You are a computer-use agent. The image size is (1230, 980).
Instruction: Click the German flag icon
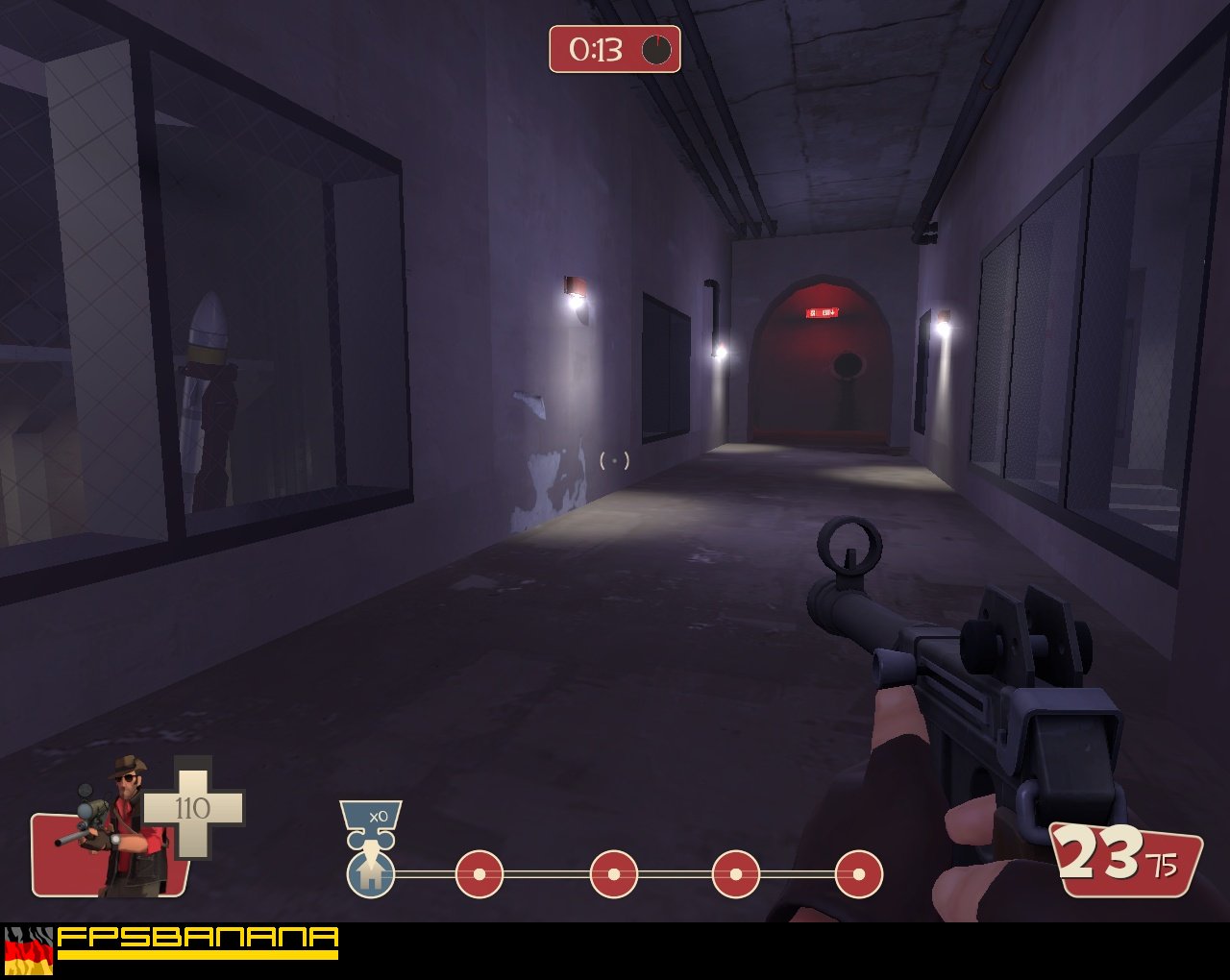click(29, 951)
